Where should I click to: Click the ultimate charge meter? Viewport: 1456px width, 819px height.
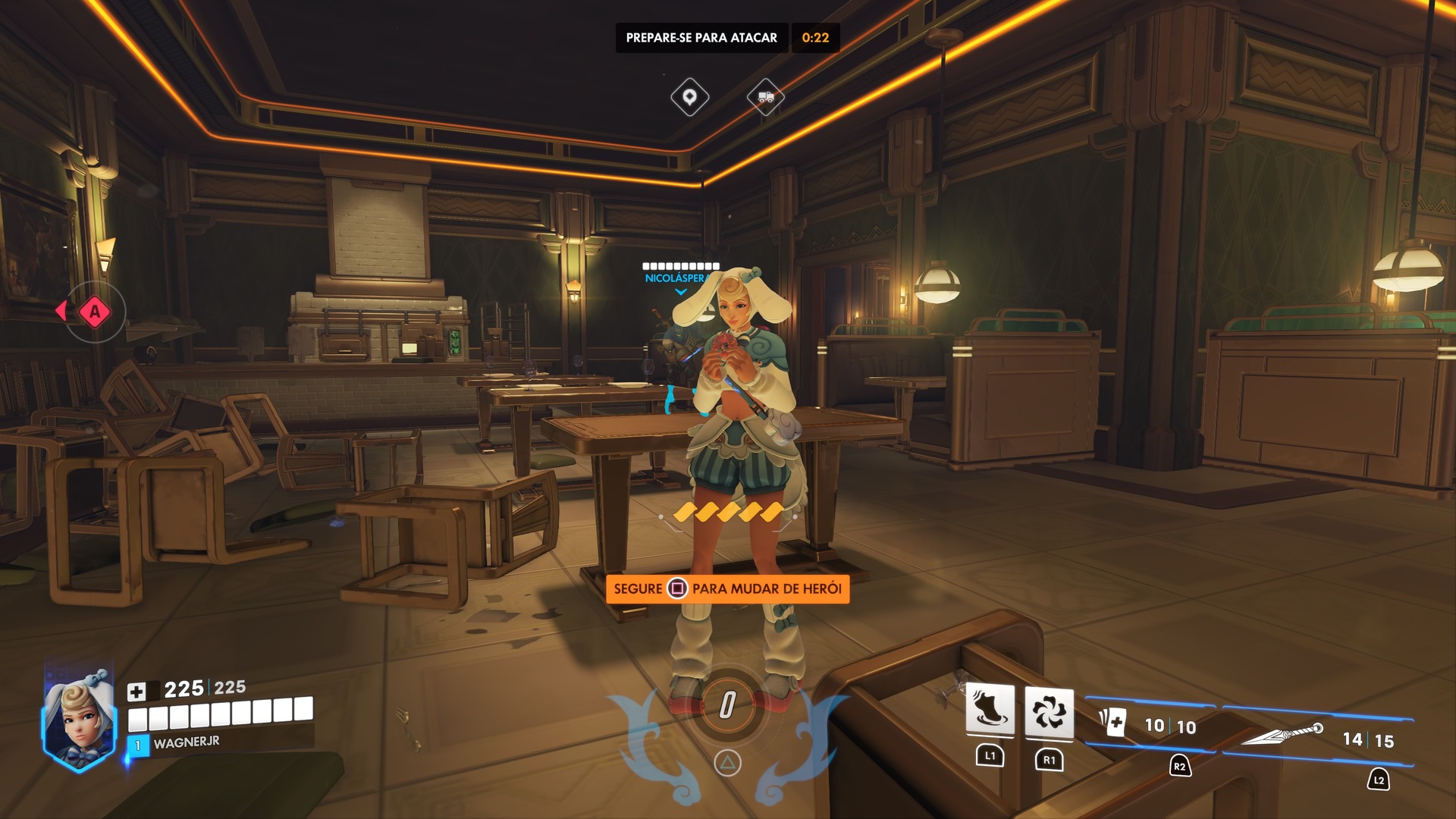click(x=726, y=705)
